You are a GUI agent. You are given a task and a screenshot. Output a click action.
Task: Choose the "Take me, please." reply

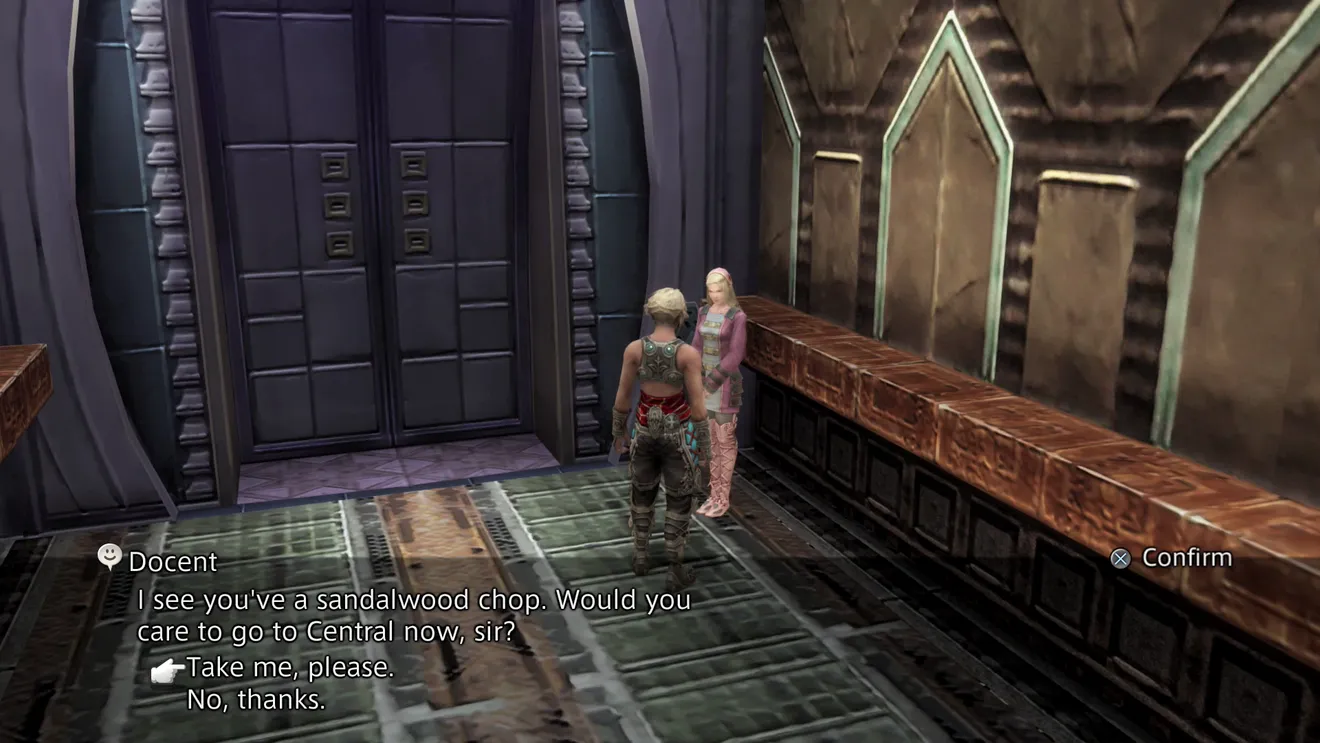(290, 668)
